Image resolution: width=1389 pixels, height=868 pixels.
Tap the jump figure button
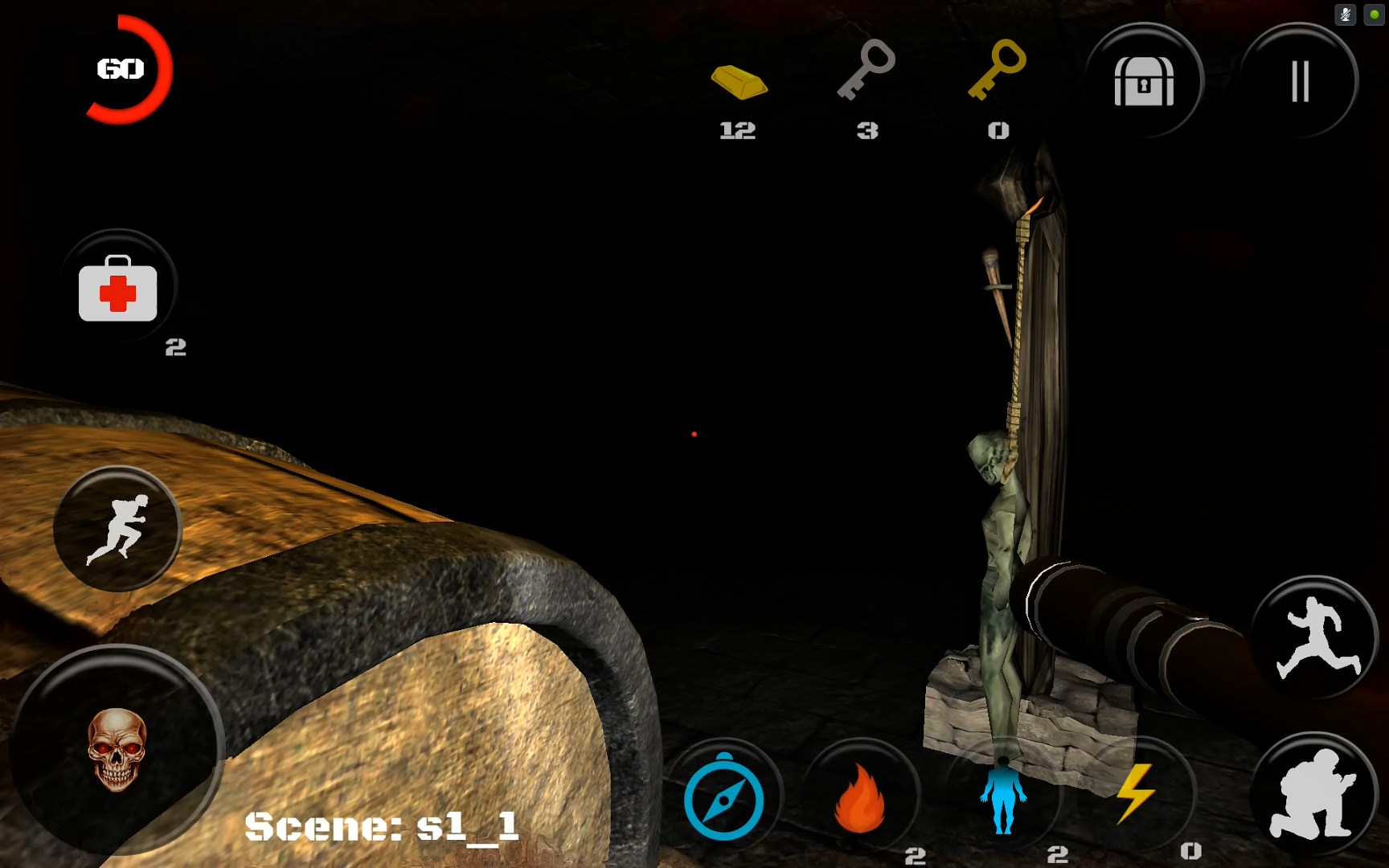(x=1314, y=637)
